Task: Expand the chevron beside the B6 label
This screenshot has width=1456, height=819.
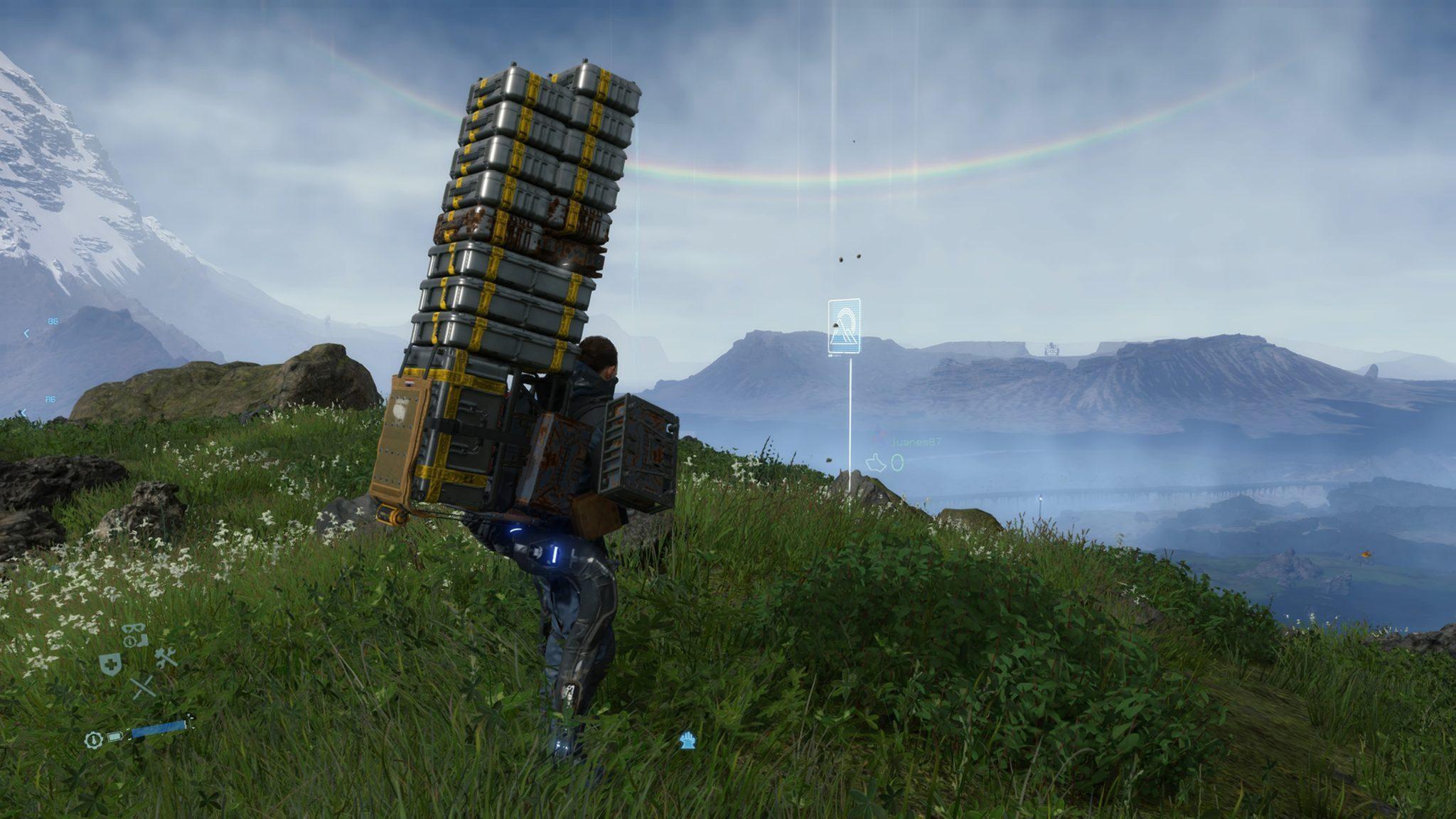Action: pyautogui.click(x=26, y=333)
